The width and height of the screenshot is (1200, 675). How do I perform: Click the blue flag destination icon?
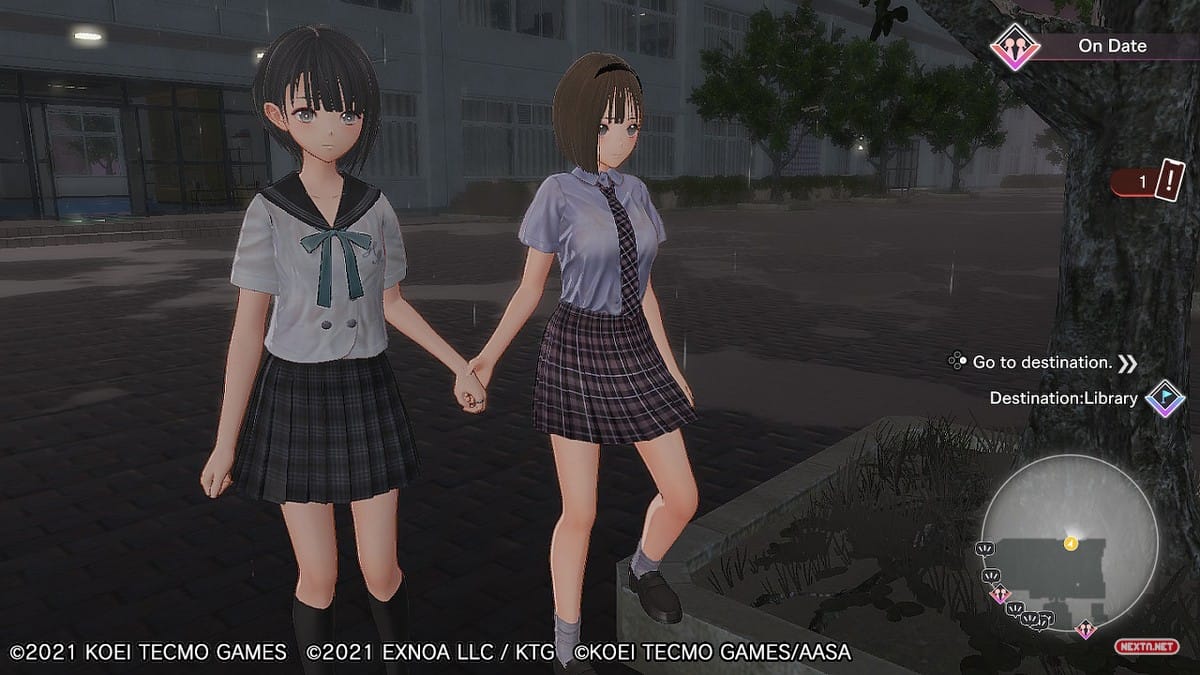[x=1165, y=398]
